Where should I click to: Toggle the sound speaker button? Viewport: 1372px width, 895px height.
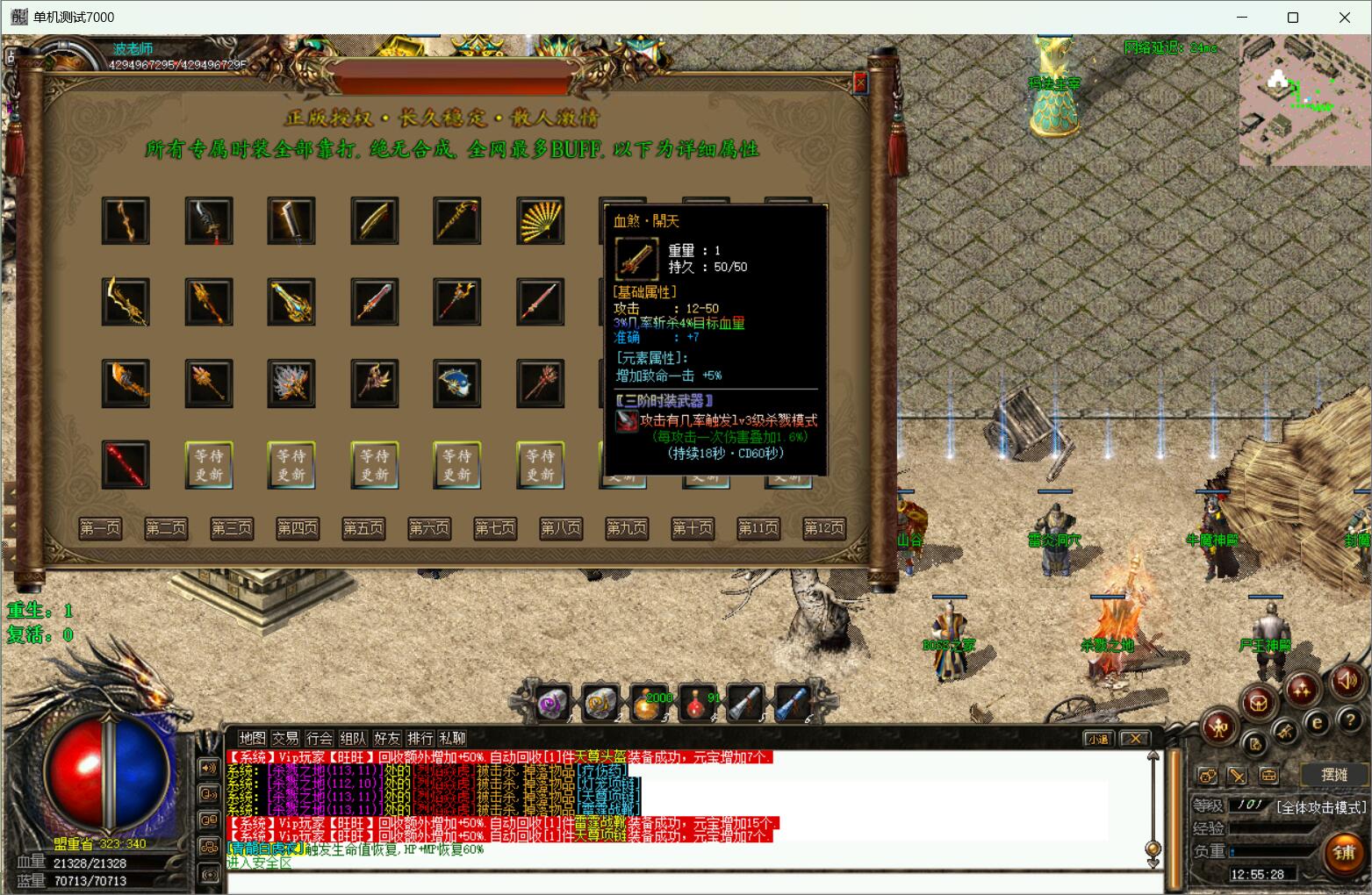(1347, 681)
